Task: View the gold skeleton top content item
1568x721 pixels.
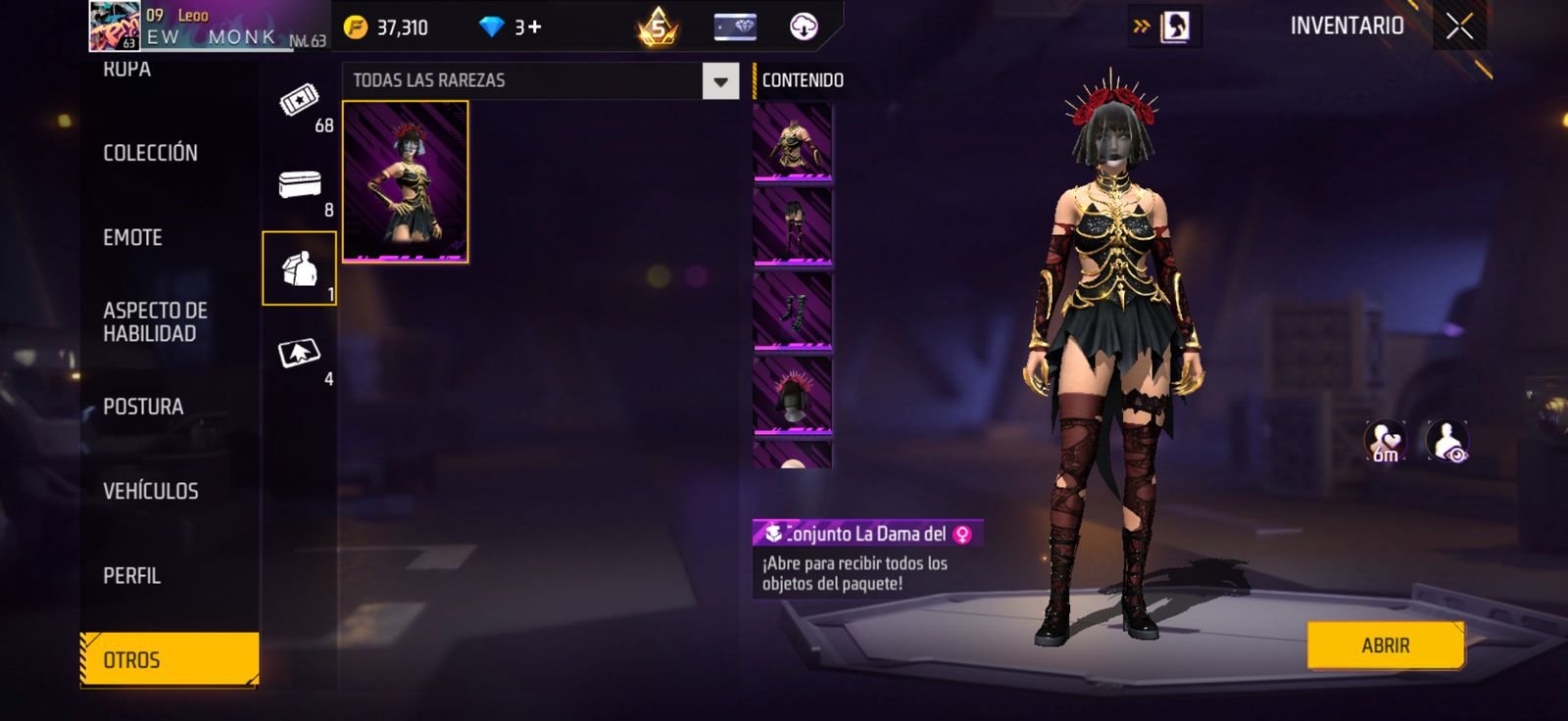Action: click(x=793, y=143)
